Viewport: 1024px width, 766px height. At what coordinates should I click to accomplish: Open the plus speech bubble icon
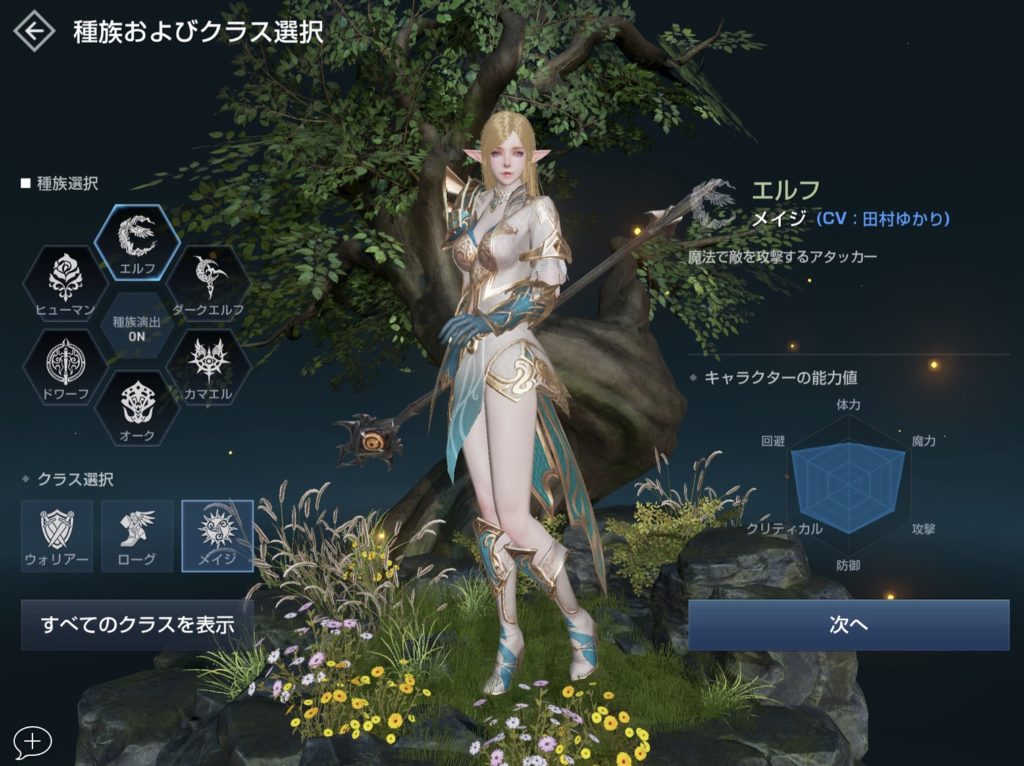[33, 741]
